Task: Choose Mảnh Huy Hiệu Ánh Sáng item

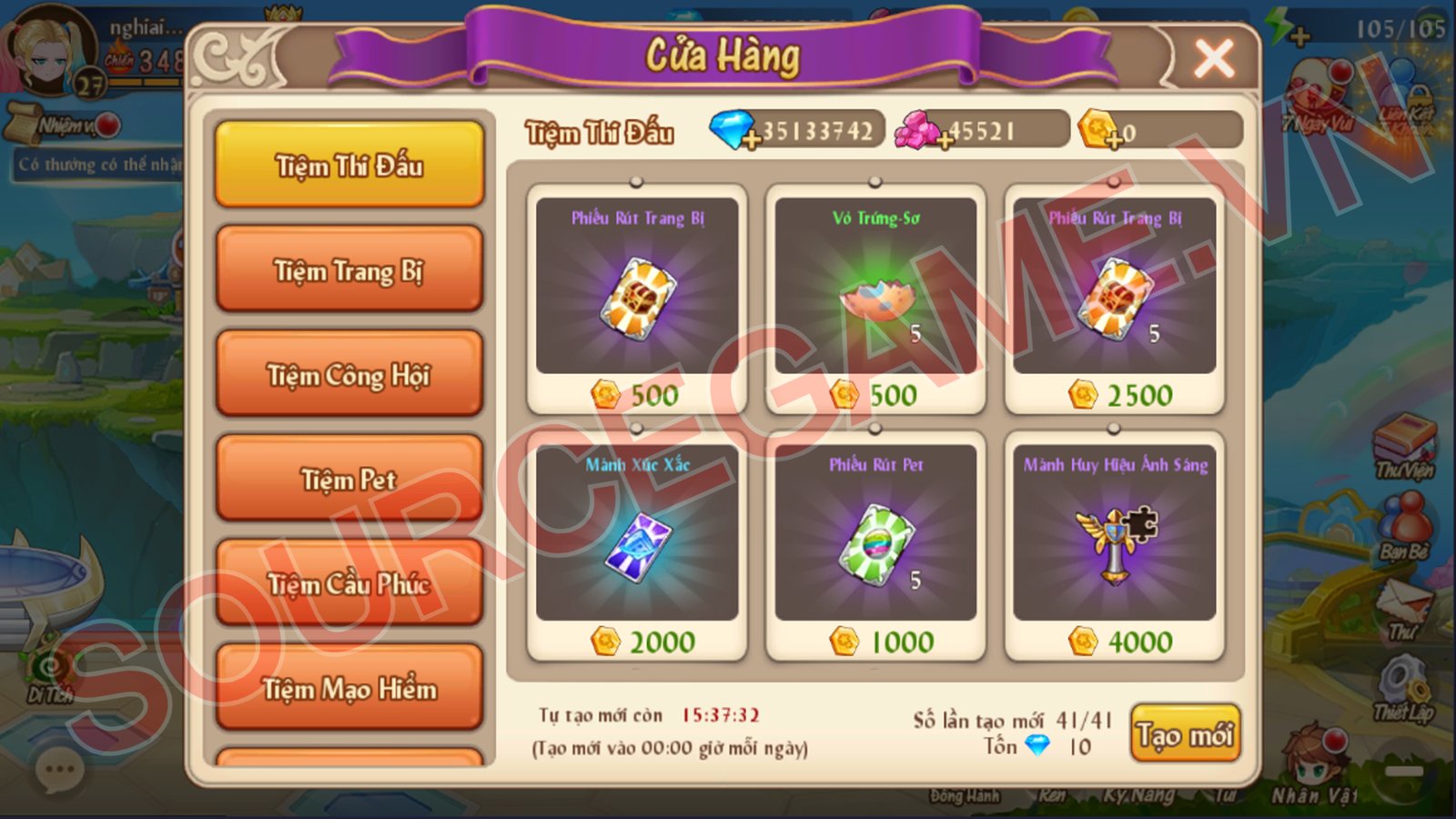Action: (1114, 544)
